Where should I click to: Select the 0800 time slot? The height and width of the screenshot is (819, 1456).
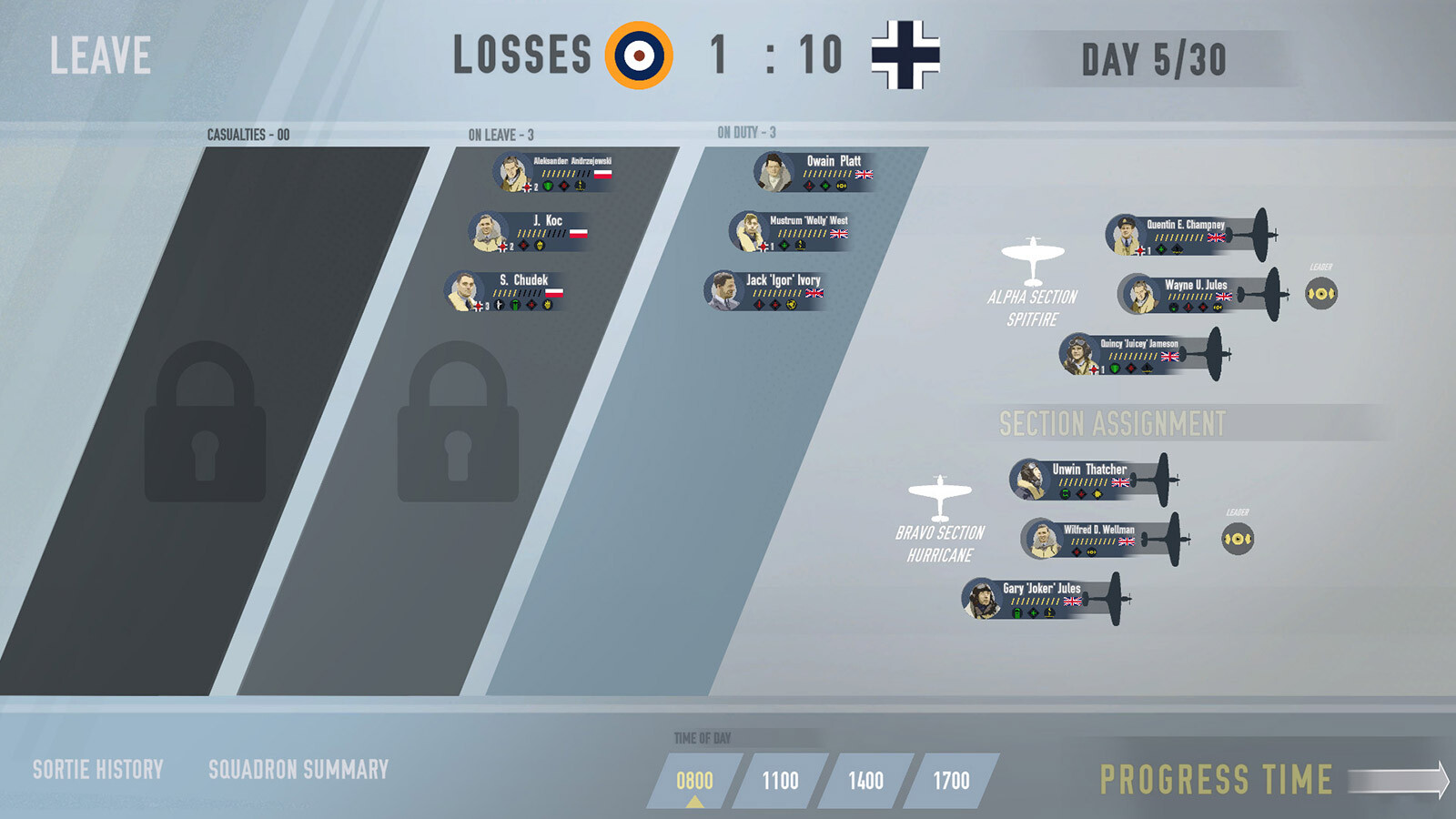(694, 781)
